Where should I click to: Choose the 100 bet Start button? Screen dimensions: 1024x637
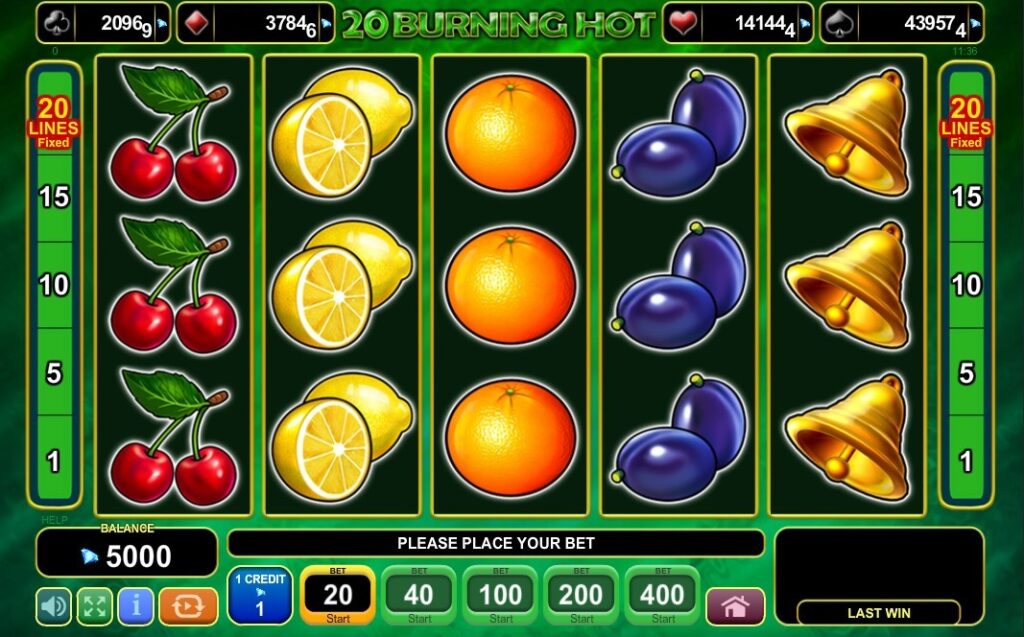point(500,596)
